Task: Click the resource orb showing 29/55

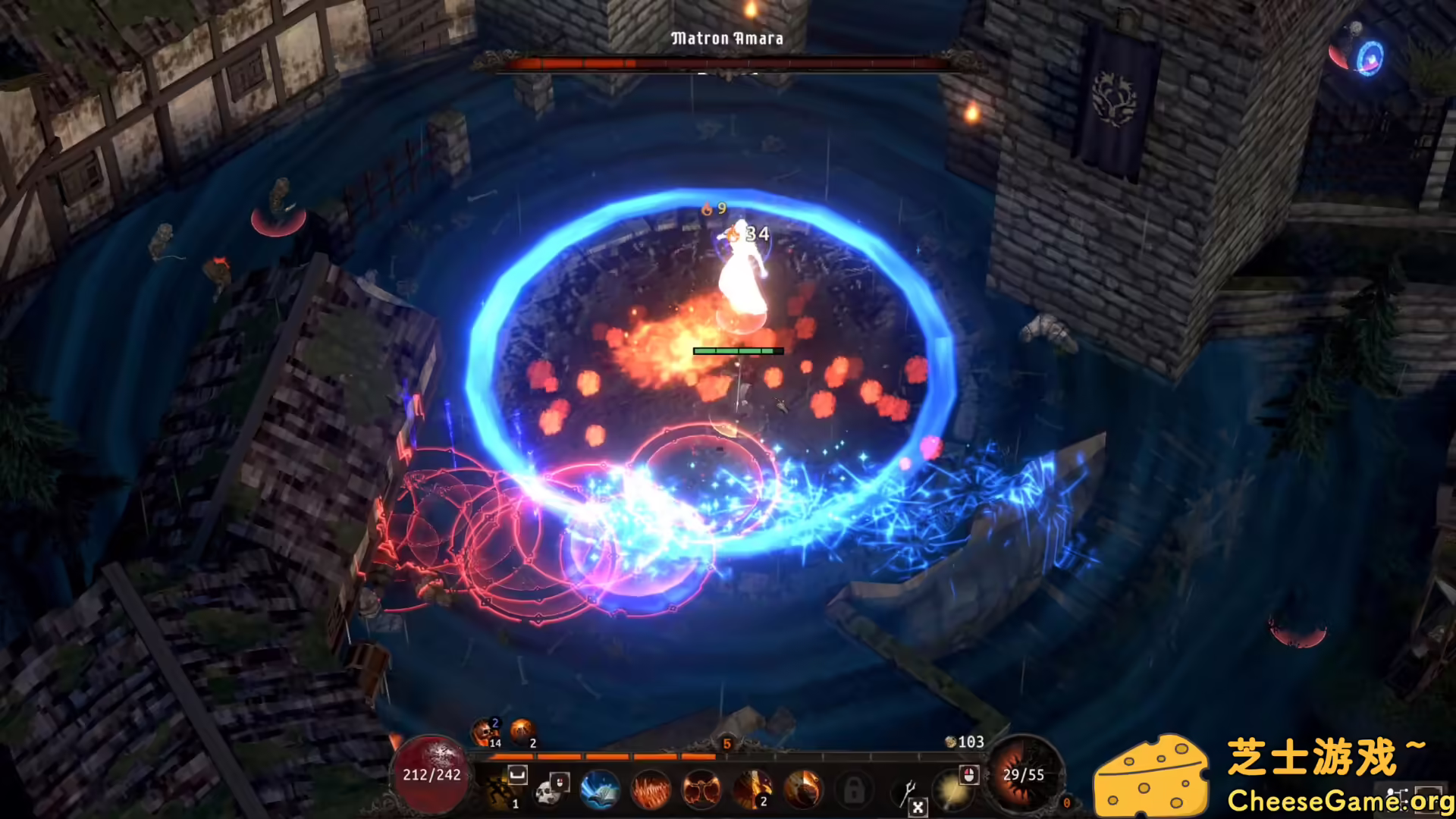Action: (1025, 775)
